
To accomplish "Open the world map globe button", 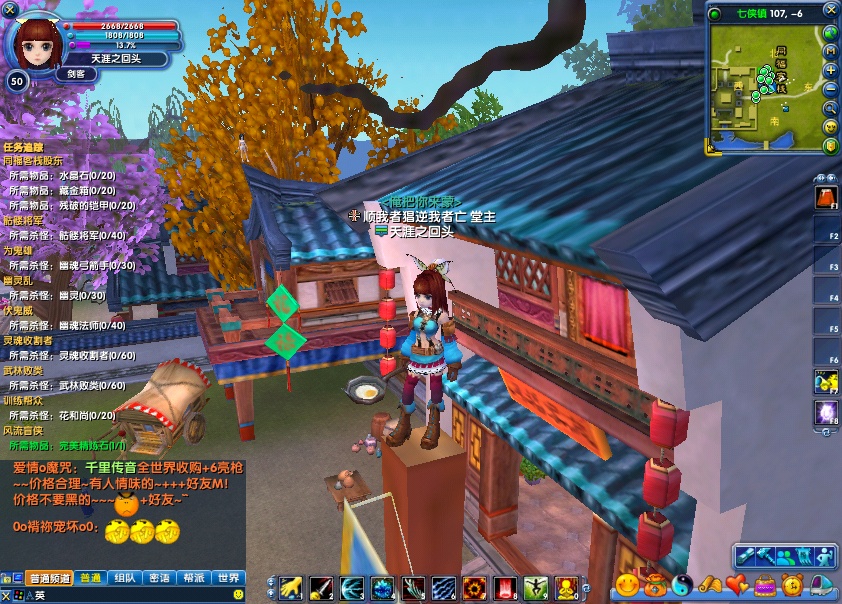I will (x=830, y=32).
